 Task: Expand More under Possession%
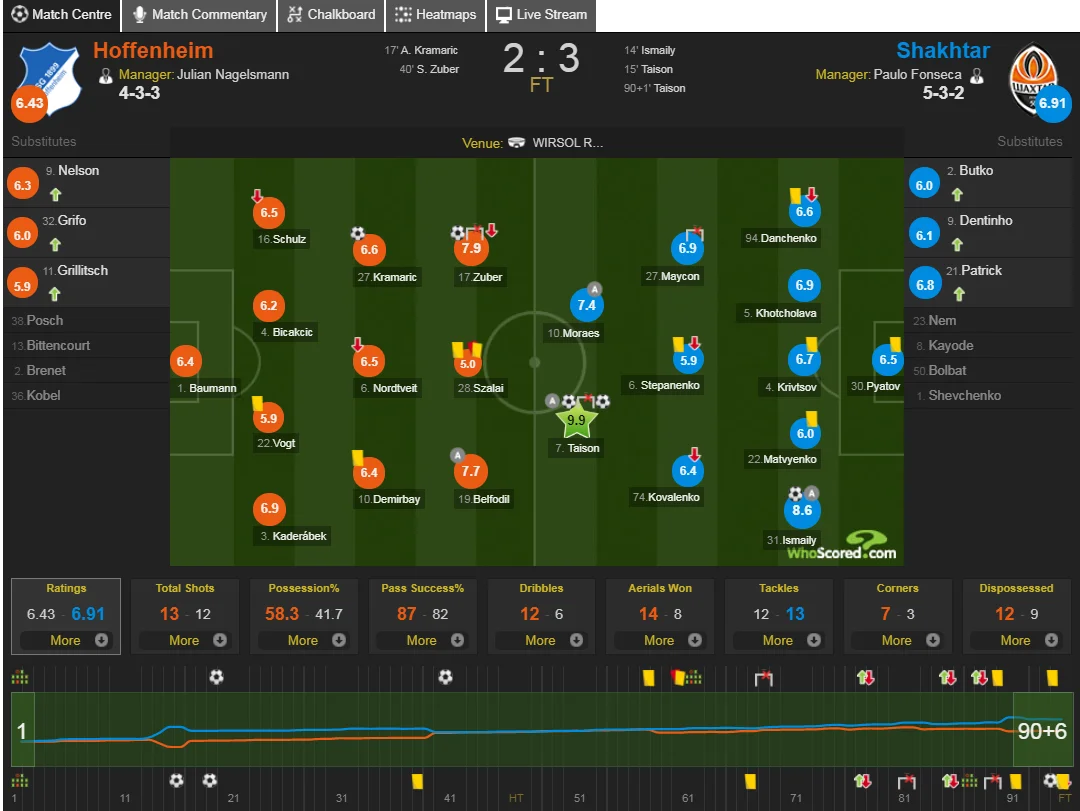[303, 640]
